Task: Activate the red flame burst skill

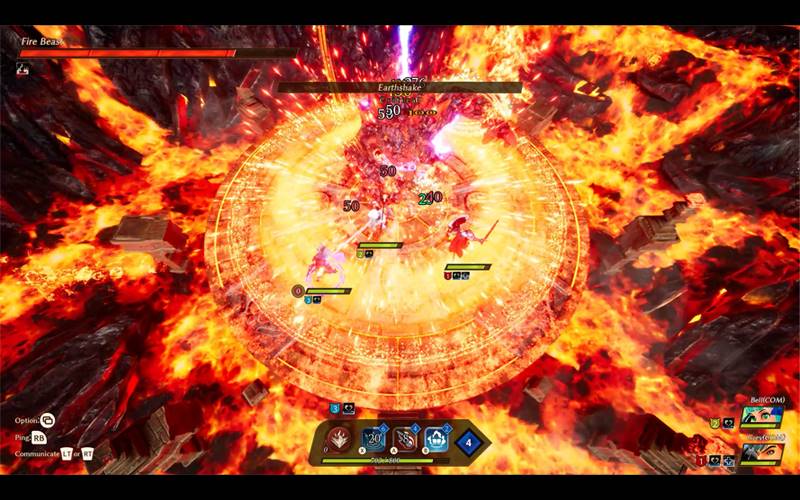Action: [x=341, y=439]
